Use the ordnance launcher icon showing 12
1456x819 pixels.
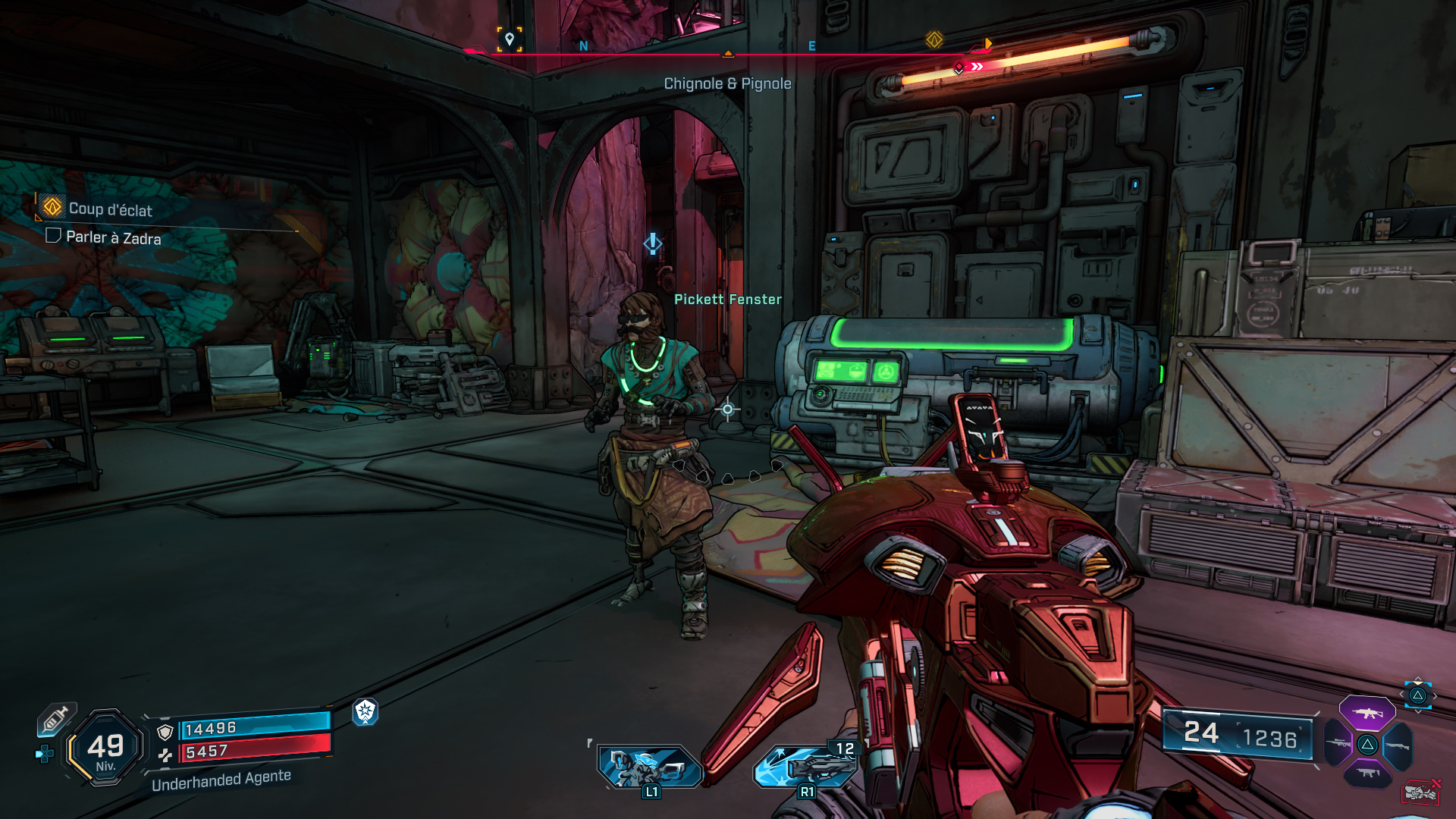(x=805, y=766)
